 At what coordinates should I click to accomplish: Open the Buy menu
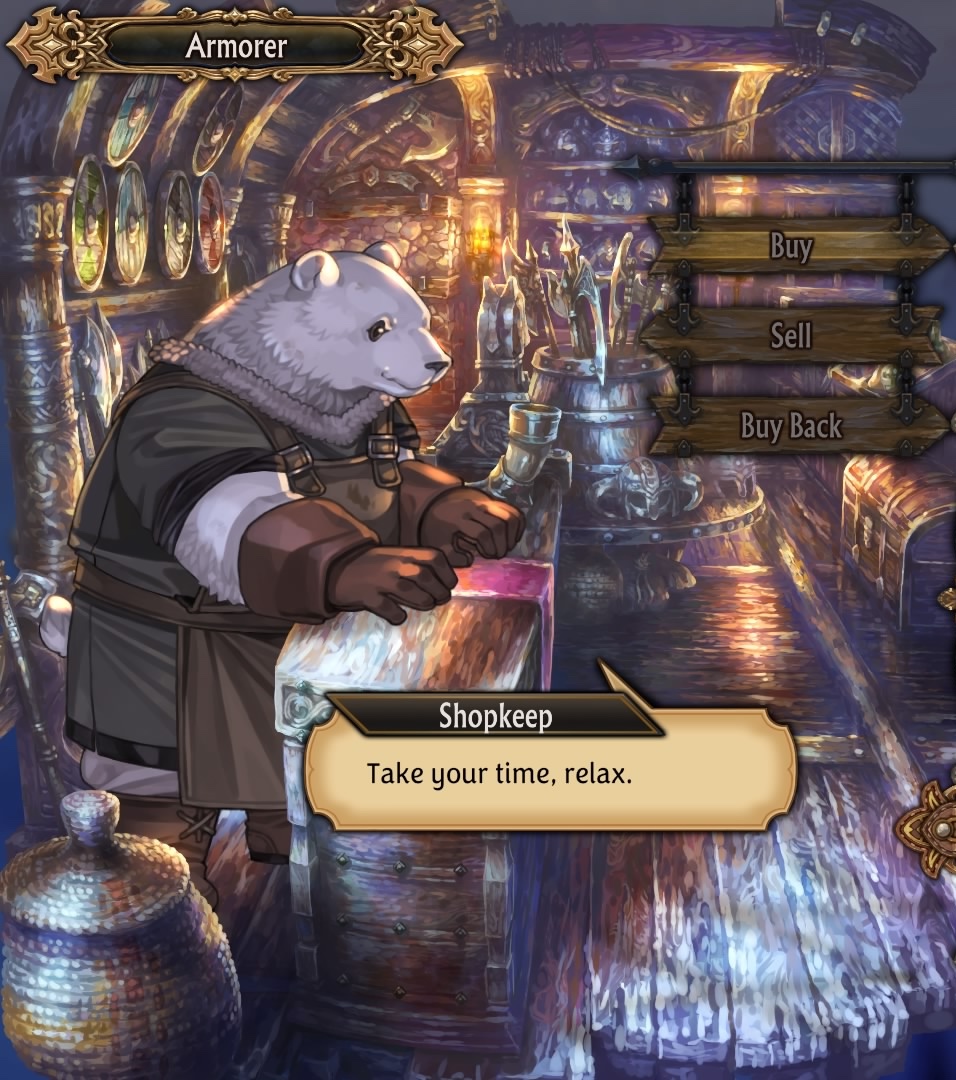tap(792, 245)
